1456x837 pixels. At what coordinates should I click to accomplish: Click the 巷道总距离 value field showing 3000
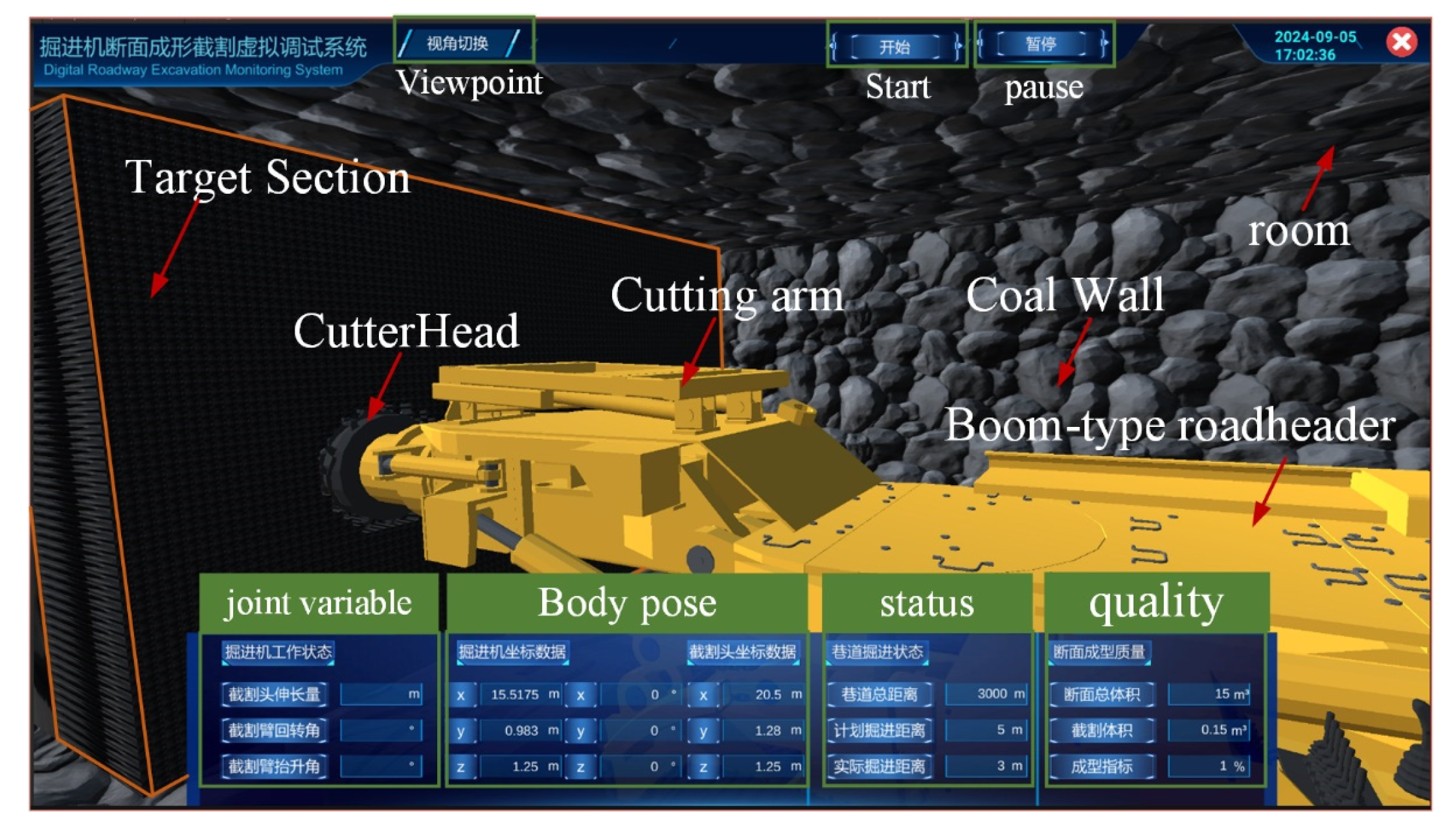(986, 694)
